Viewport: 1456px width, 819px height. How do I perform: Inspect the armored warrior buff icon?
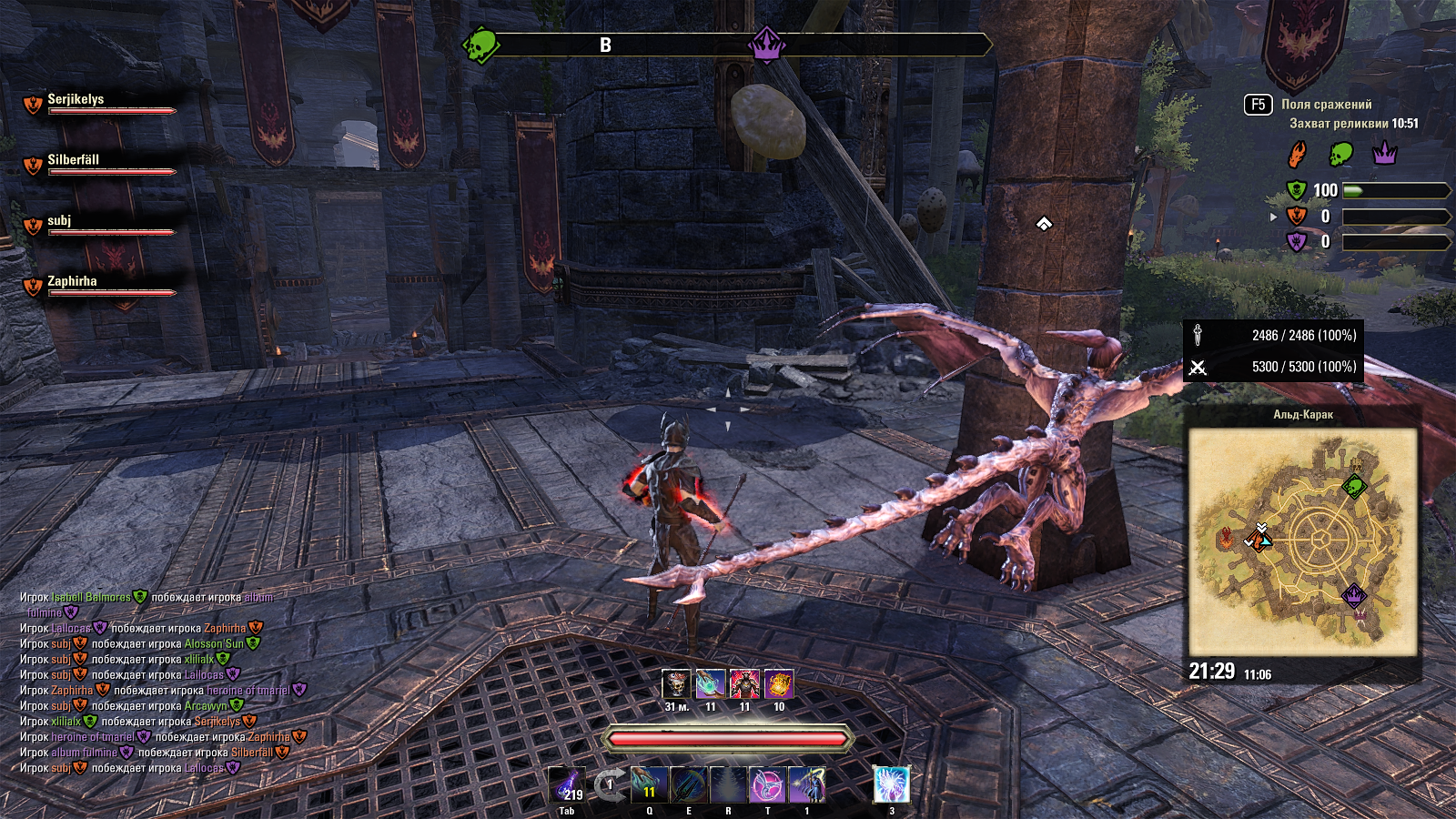coord(744,684)
